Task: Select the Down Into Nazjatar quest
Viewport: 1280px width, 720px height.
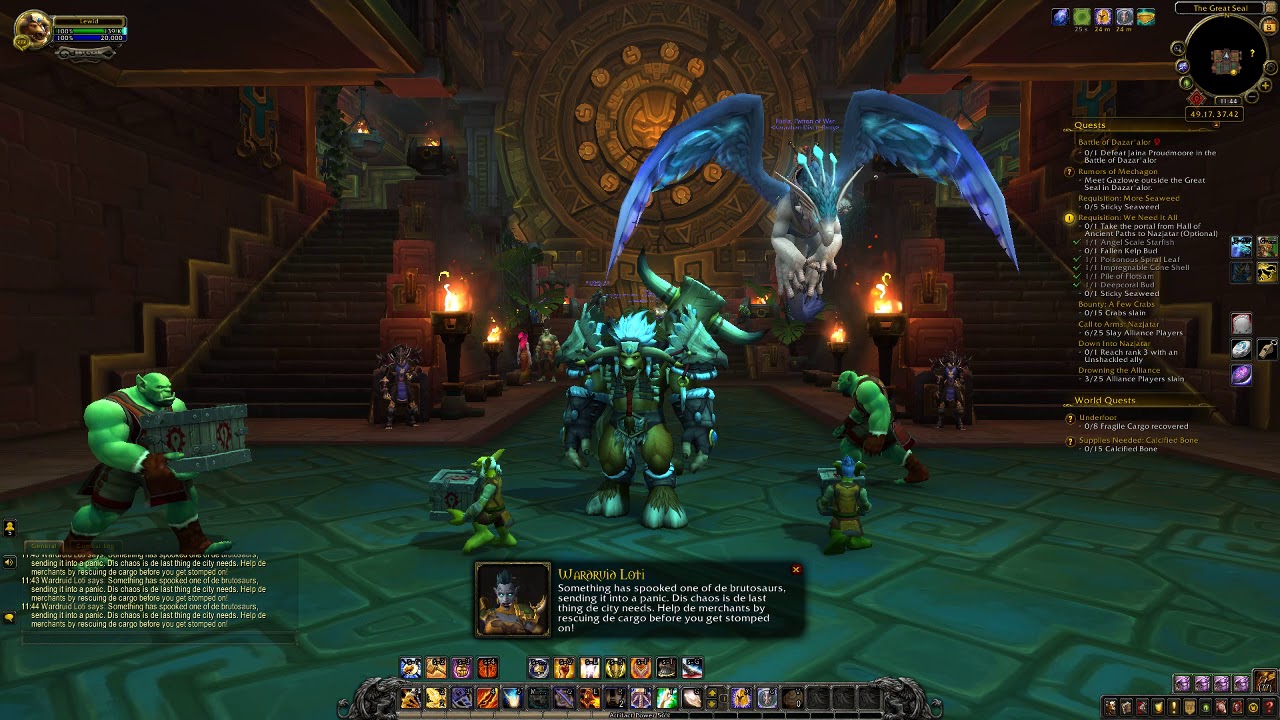Action: click(x=1113, y=344)
